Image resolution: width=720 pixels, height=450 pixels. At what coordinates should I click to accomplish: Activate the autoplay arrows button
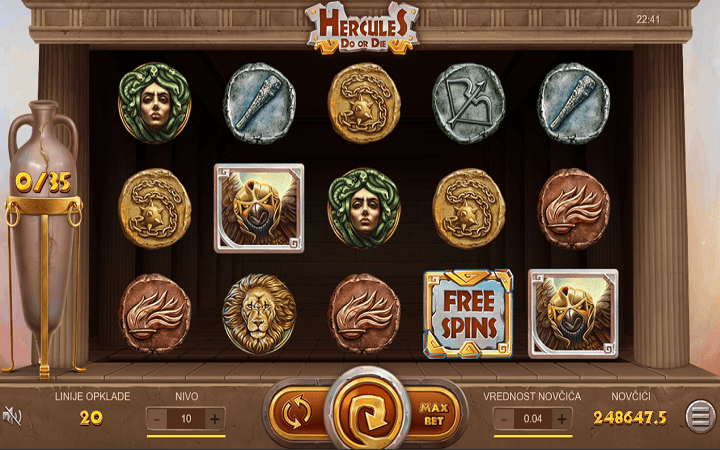[x=296, y=412]
